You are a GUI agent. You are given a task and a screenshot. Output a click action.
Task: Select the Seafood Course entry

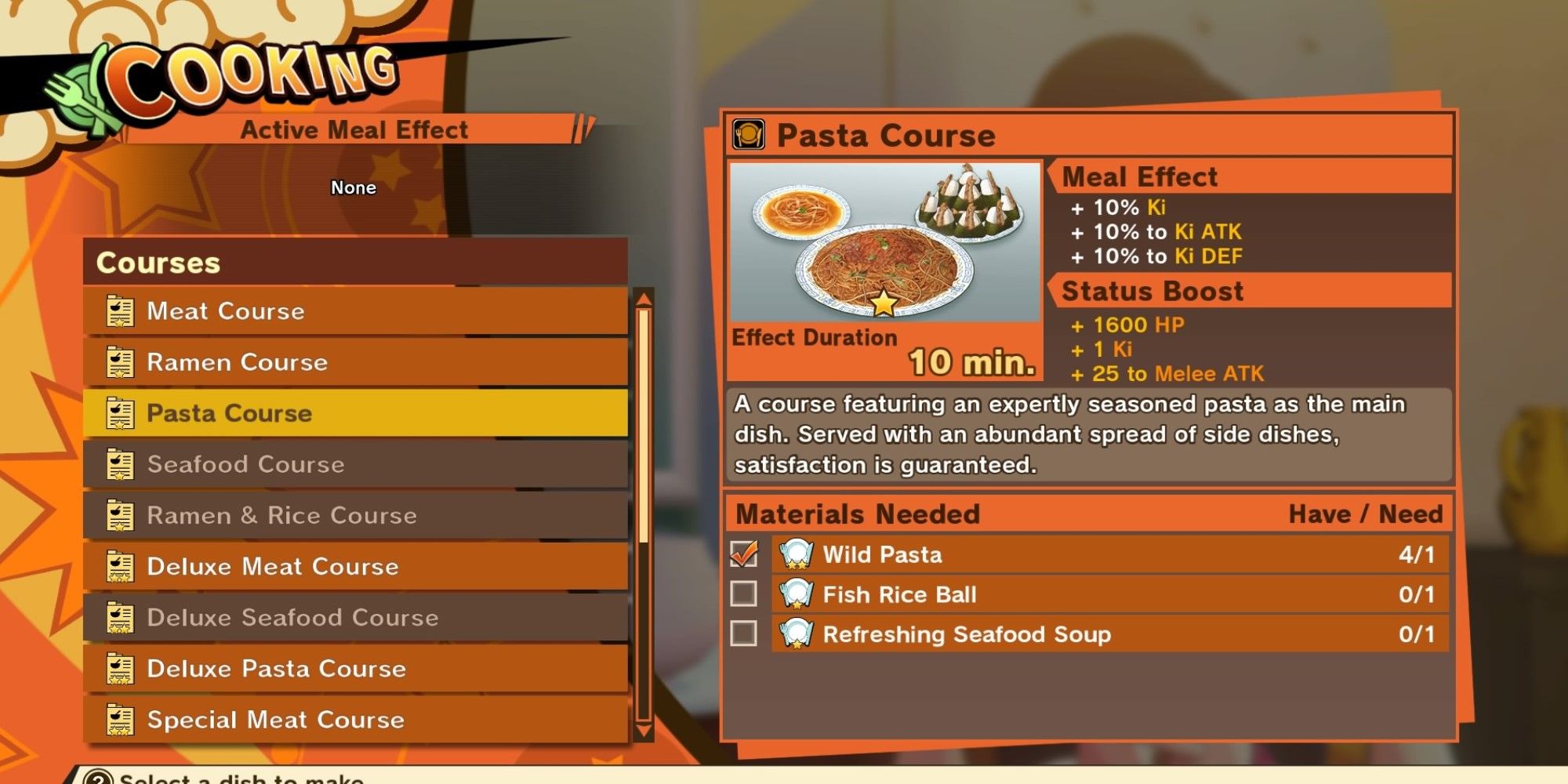point(314,464)
